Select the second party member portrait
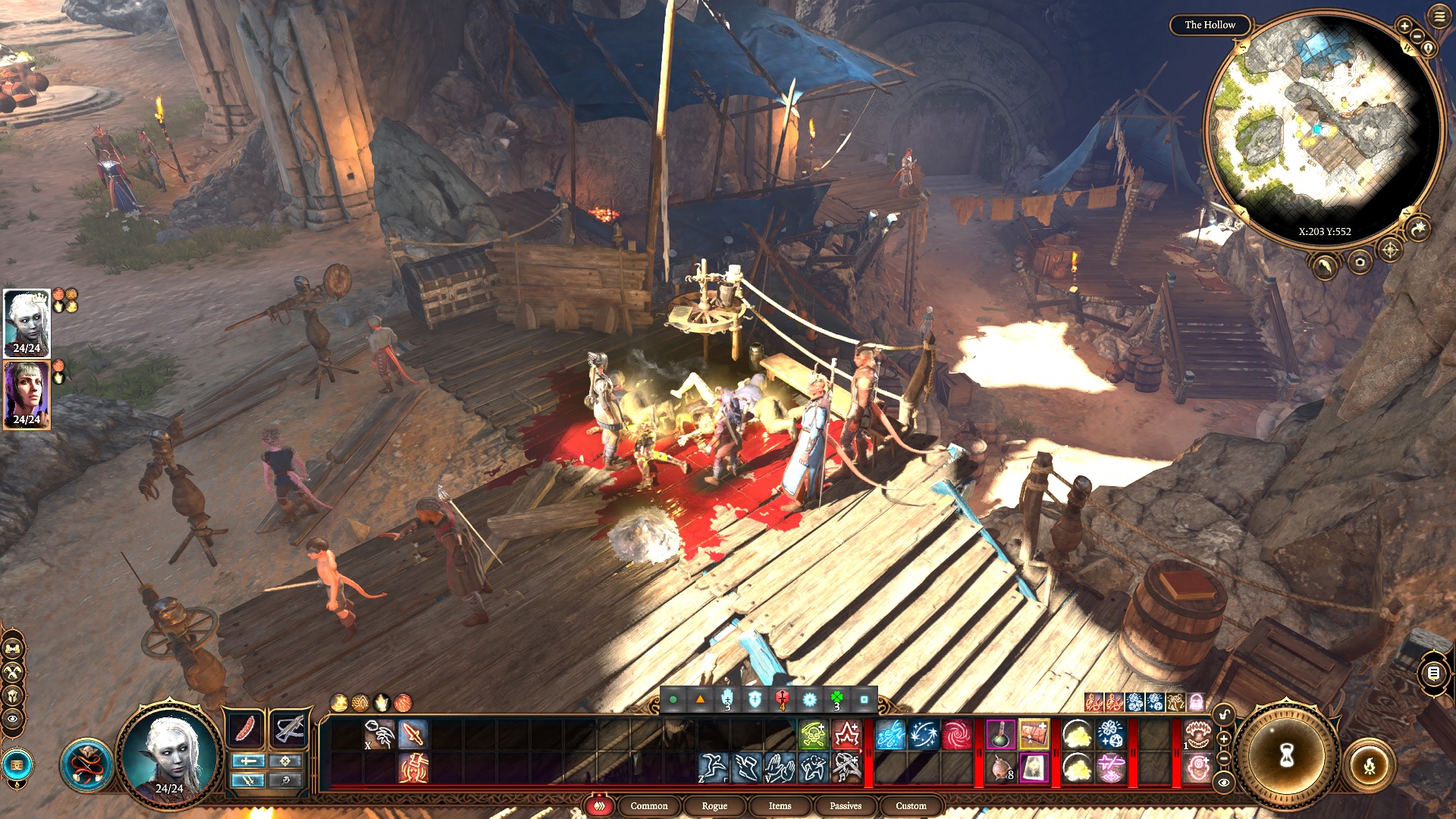Screen dimensions: 1456x819 point(27,395)
